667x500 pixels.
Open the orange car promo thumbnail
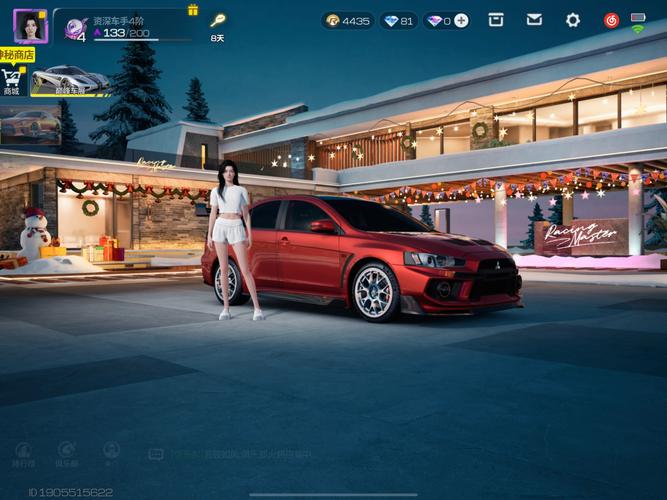pyautogui.click(x=30, y=124)
